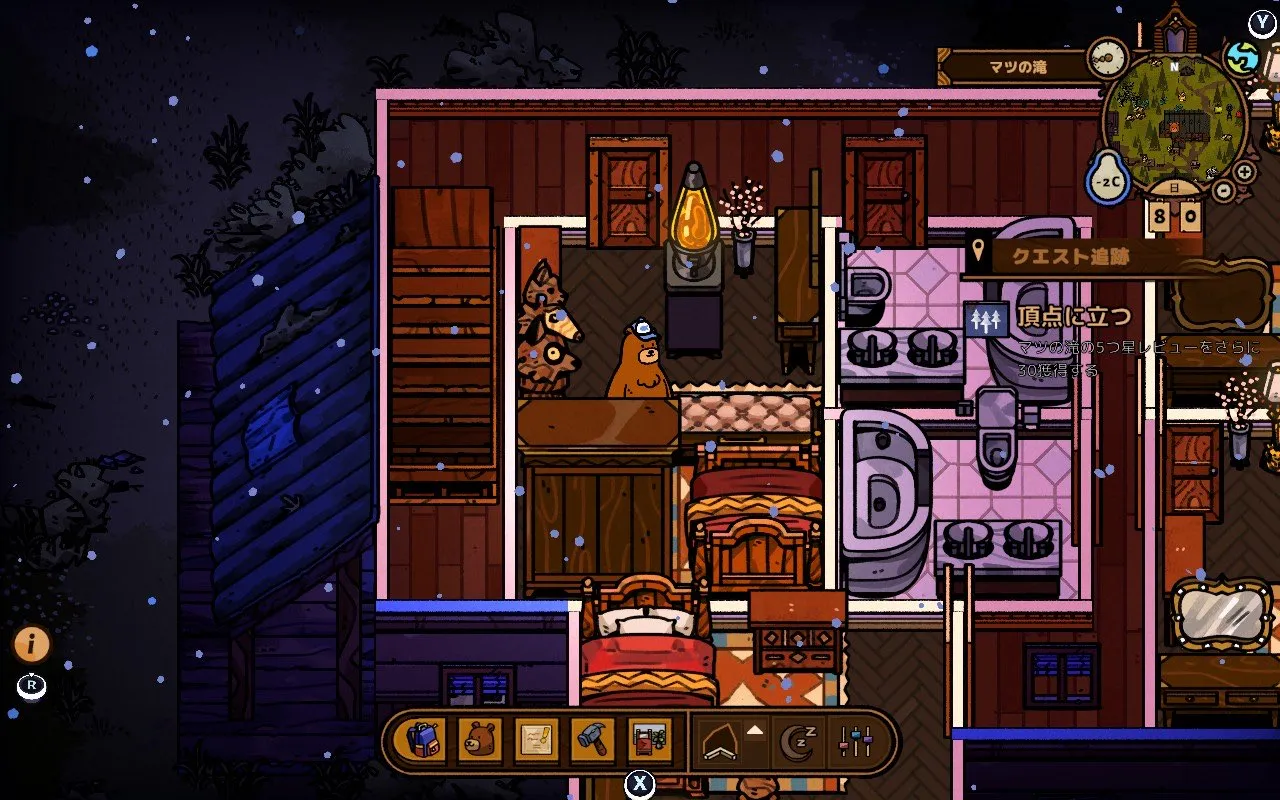The image size is (1280, 800).
Task: Click the small up arrow beside the roof icon
Action: [755, 731]
